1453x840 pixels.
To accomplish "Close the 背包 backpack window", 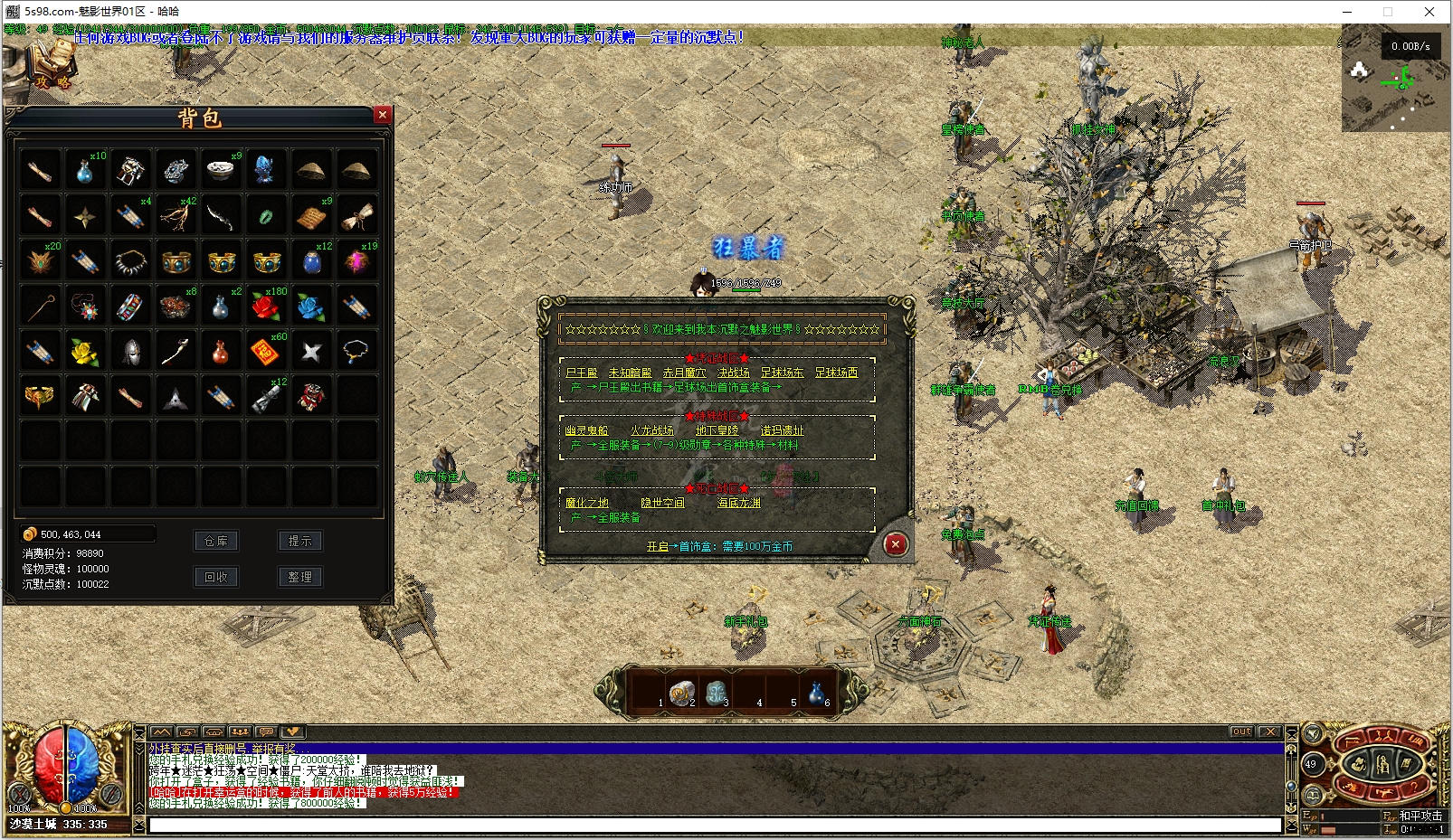I will coord(383,115).
